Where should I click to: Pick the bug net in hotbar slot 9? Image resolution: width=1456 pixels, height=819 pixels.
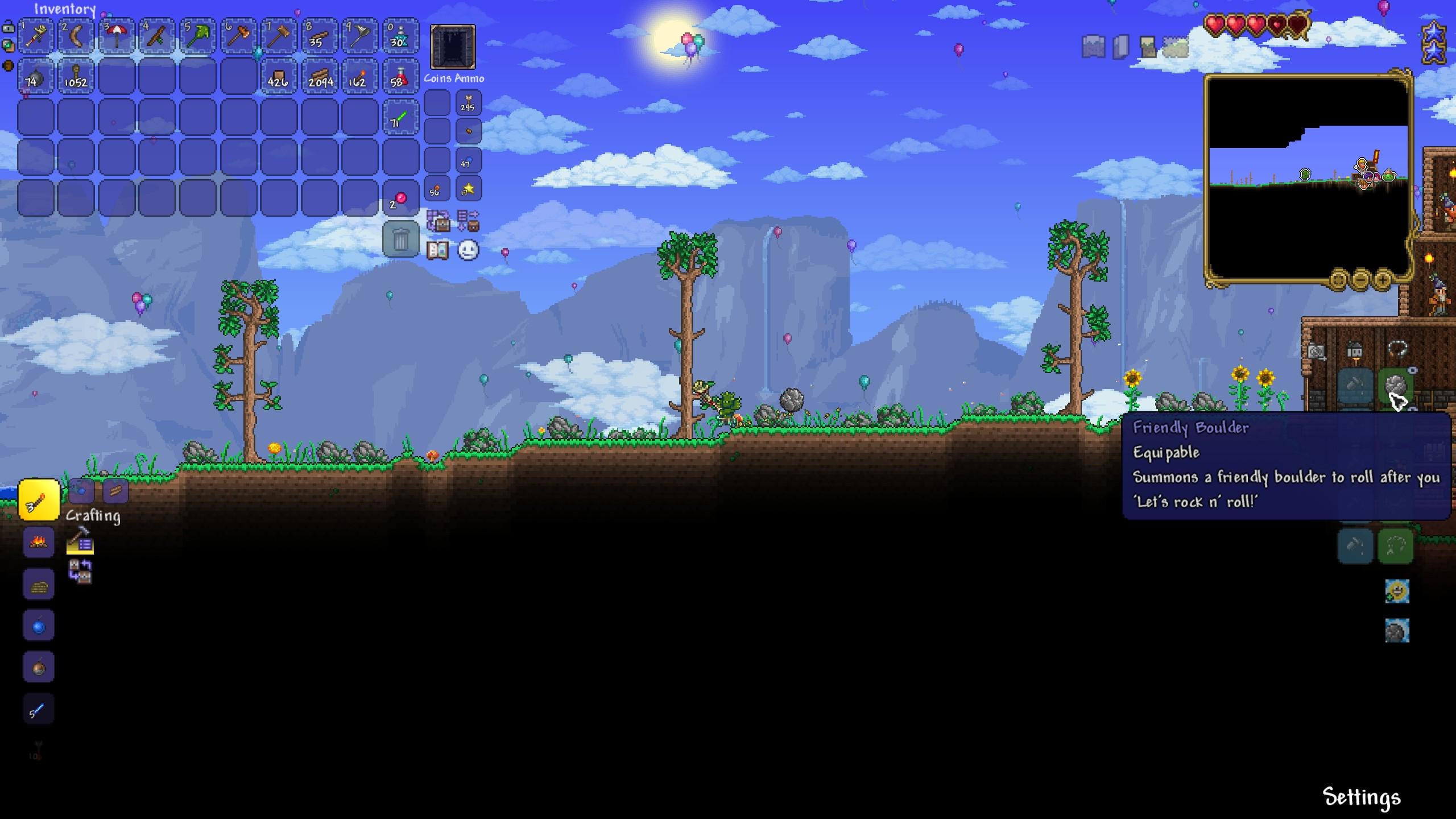pos(360,36)
